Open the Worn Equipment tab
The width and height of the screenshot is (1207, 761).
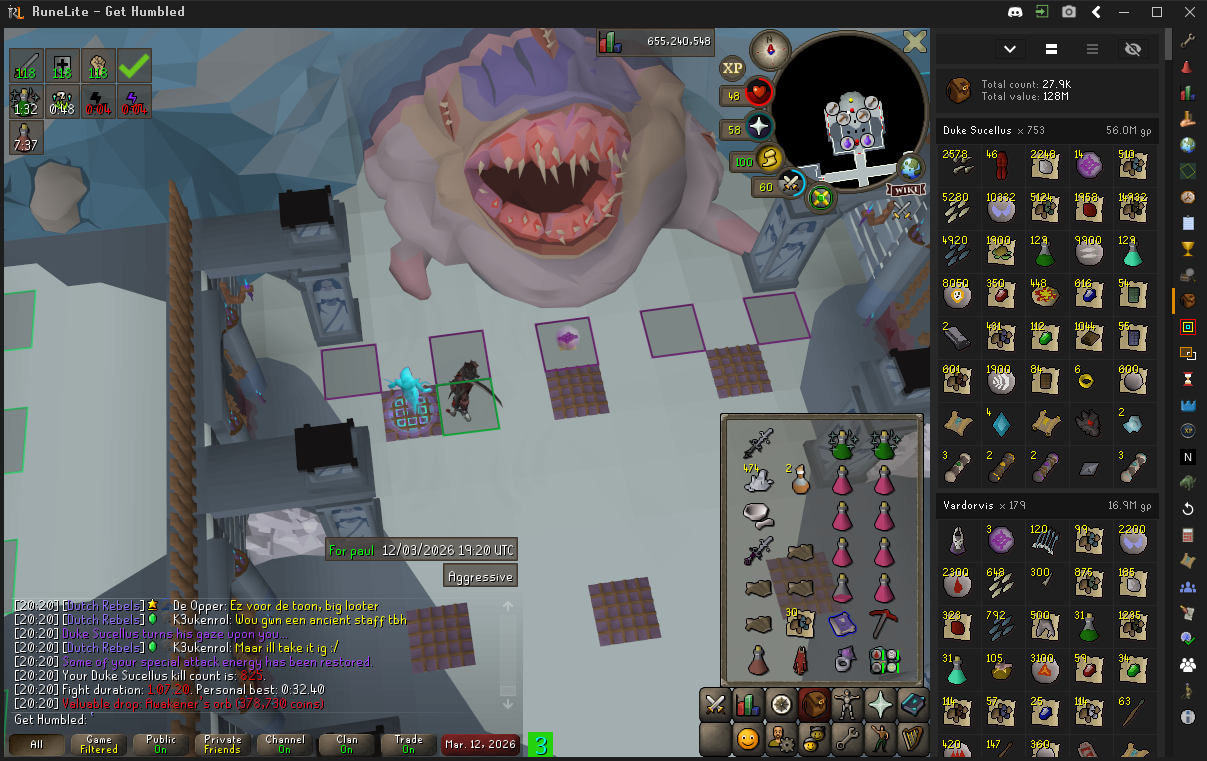pyautogui.click(x=847, y=704)
